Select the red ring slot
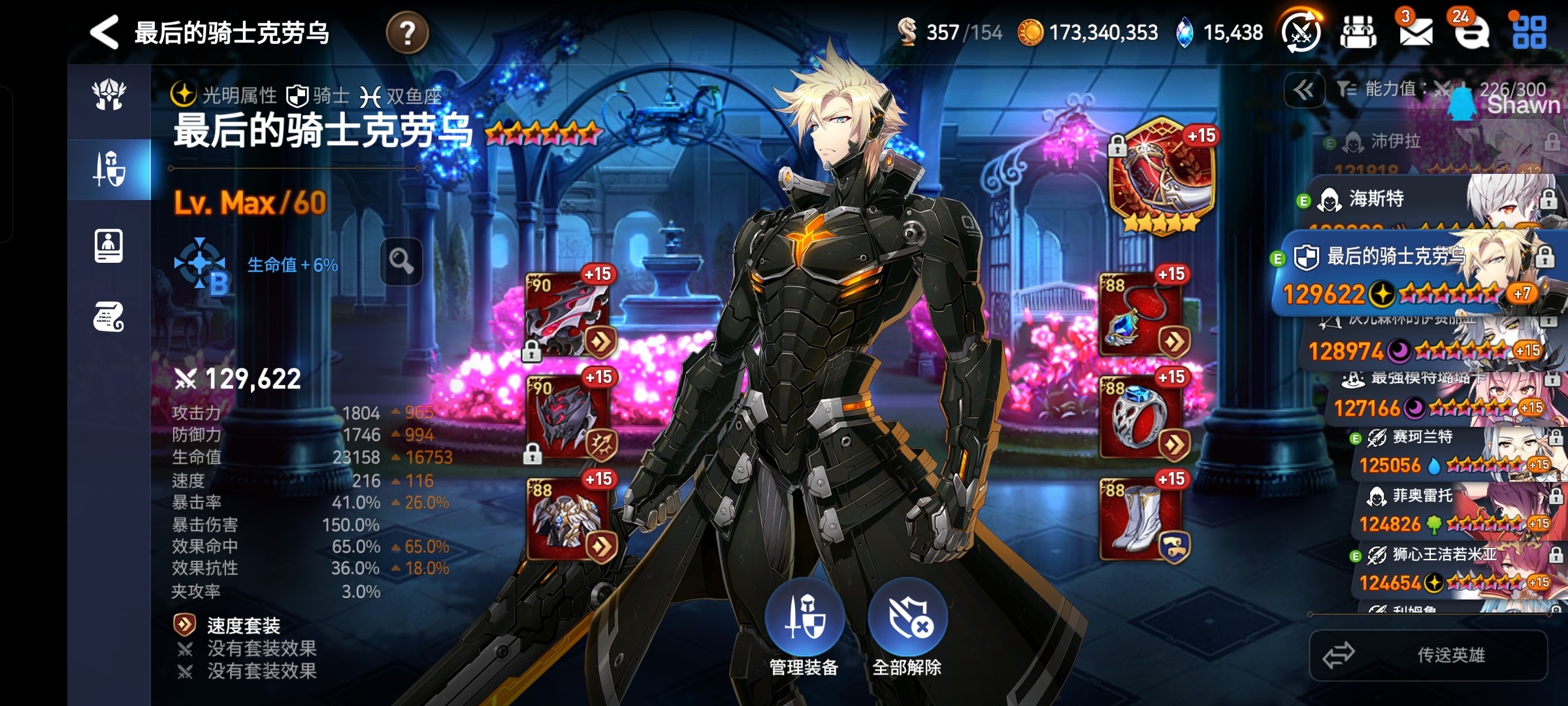 1142,416
